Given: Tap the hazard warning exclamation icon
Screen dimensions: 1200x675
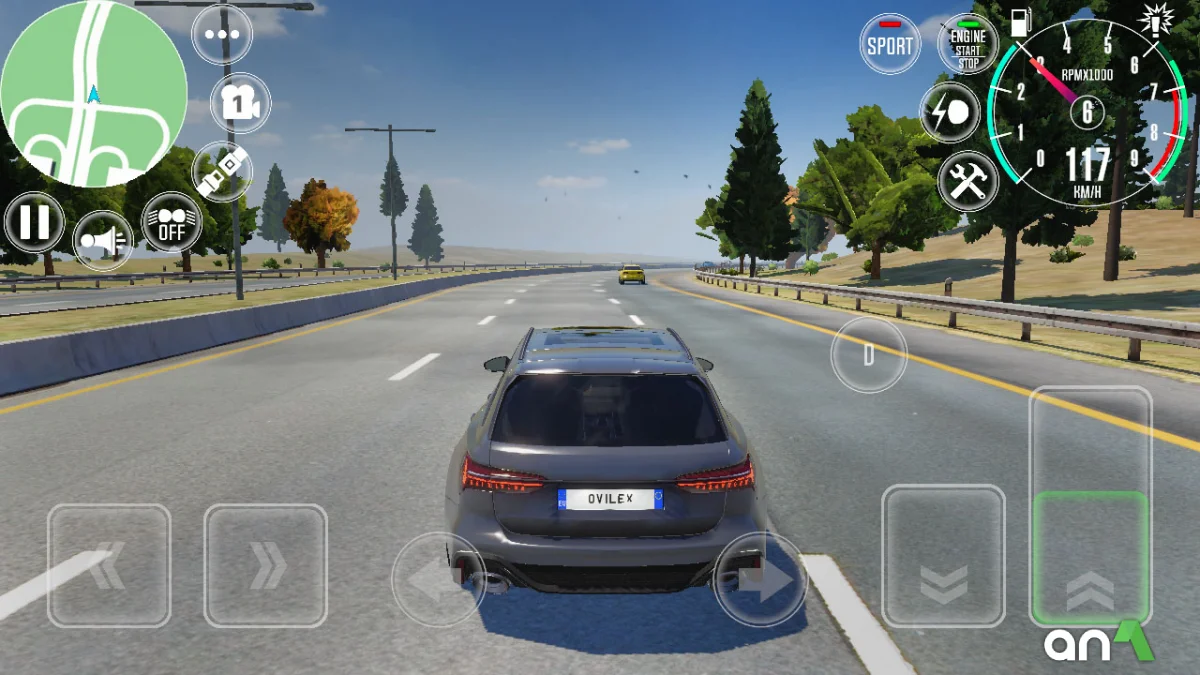Looking at the screenshot, I should (x=1157, y=17).
